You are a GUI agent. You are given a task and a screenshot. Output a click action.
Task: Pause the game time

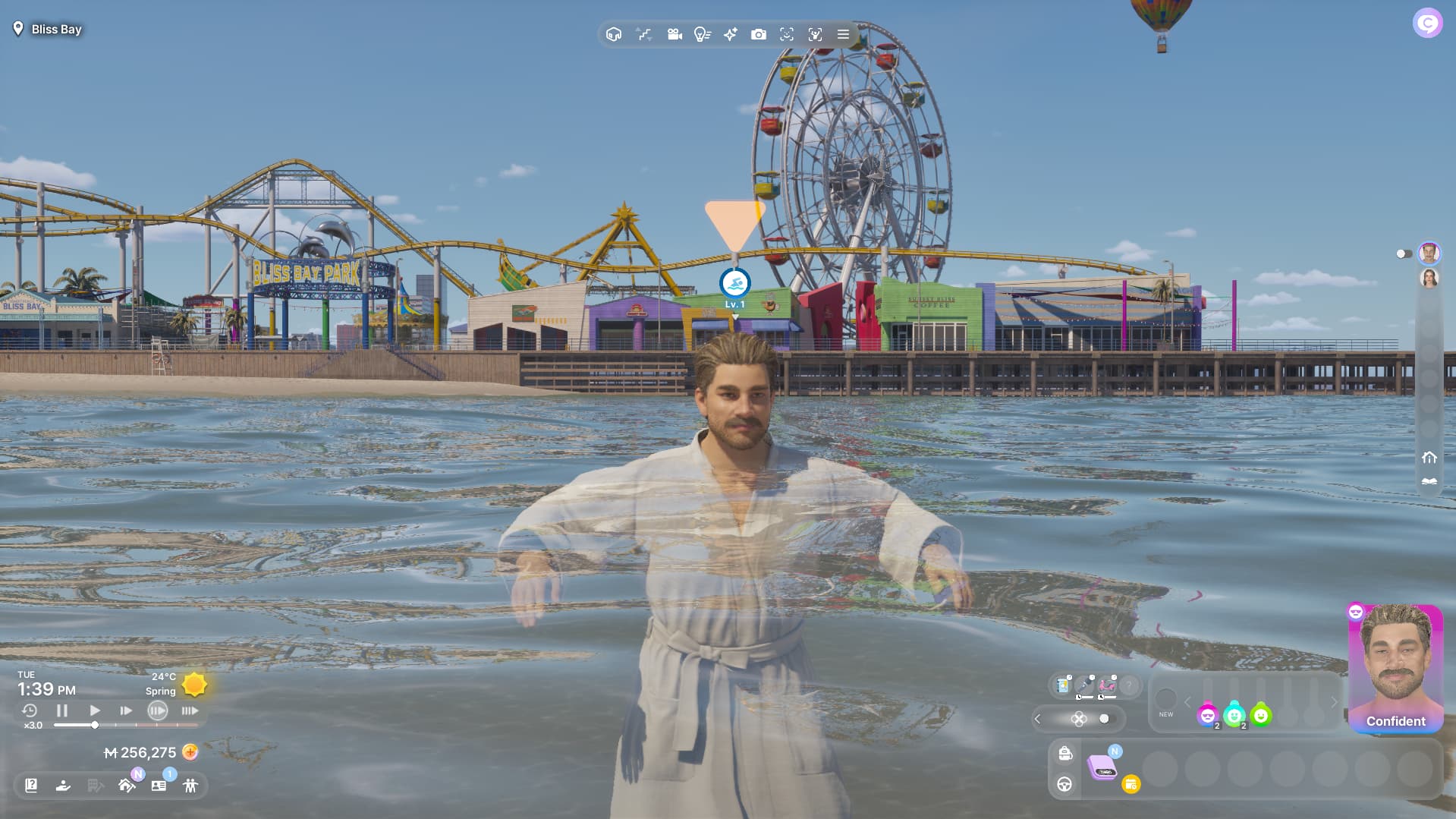[x=62, y=710]
